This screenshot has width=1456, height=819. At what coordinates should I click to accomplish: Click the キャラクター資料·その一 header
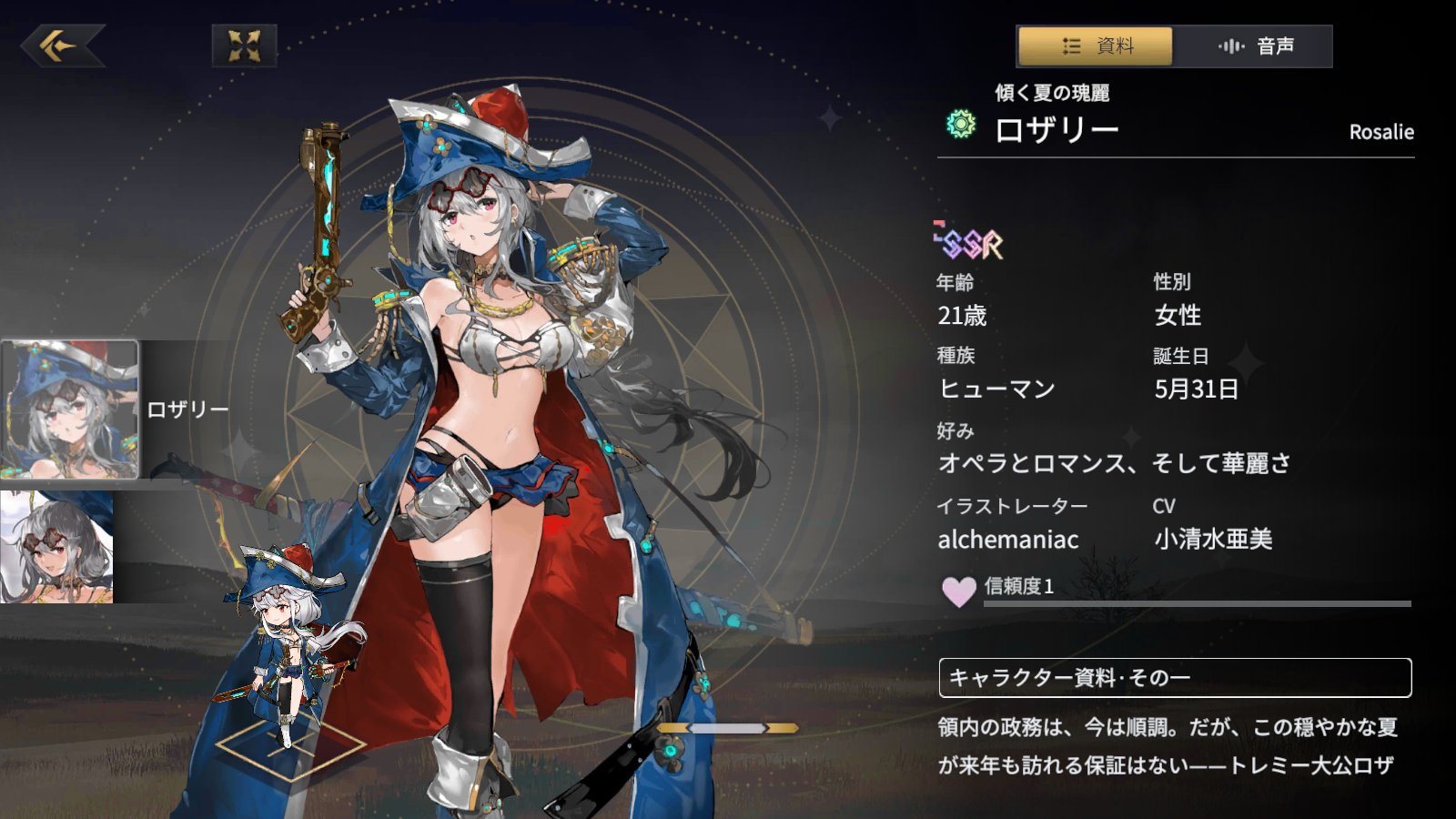(x=1174, y=678)
